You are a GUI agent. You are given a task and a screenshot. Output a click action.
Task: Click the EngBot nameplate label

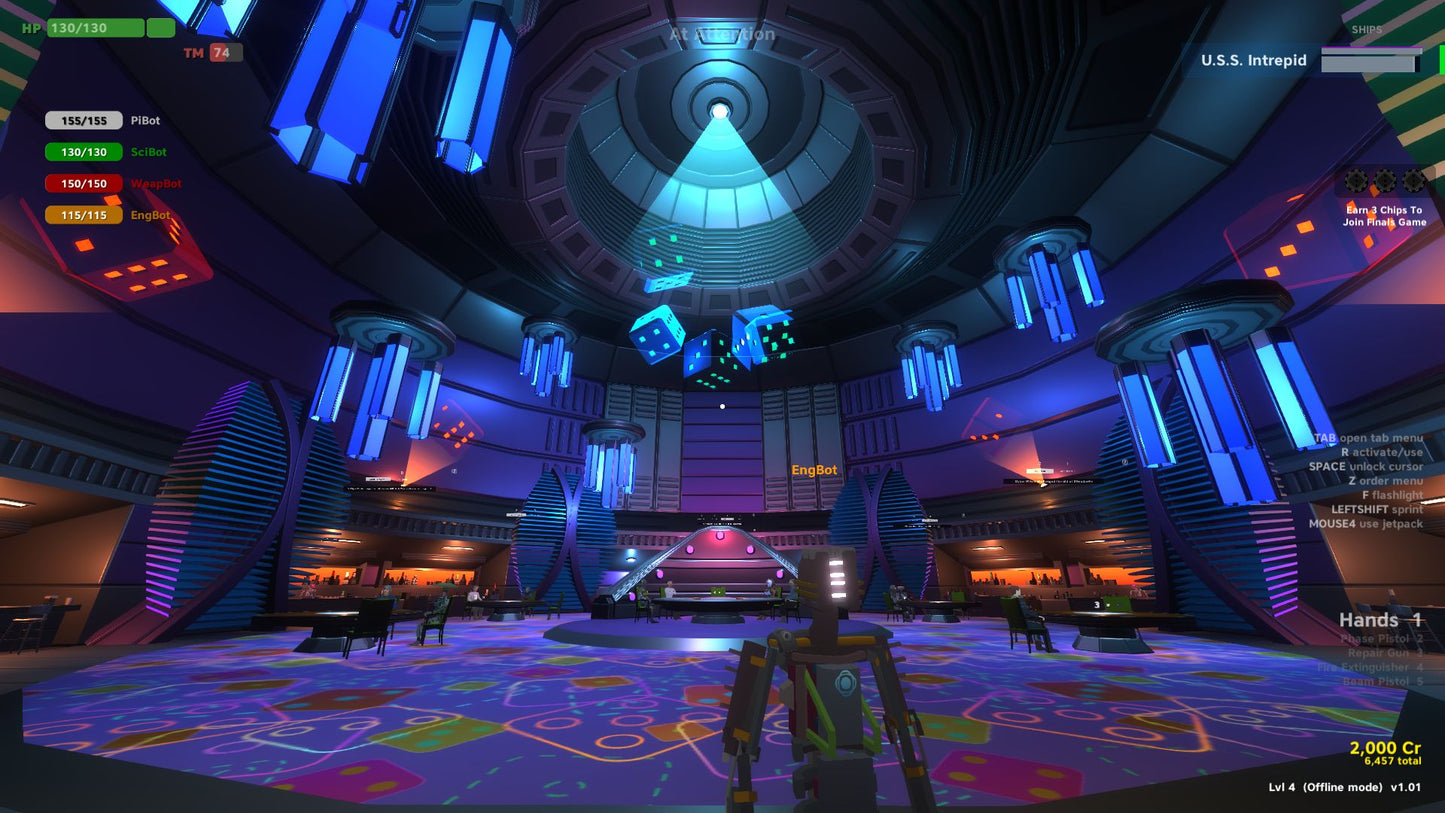point(815,468)
